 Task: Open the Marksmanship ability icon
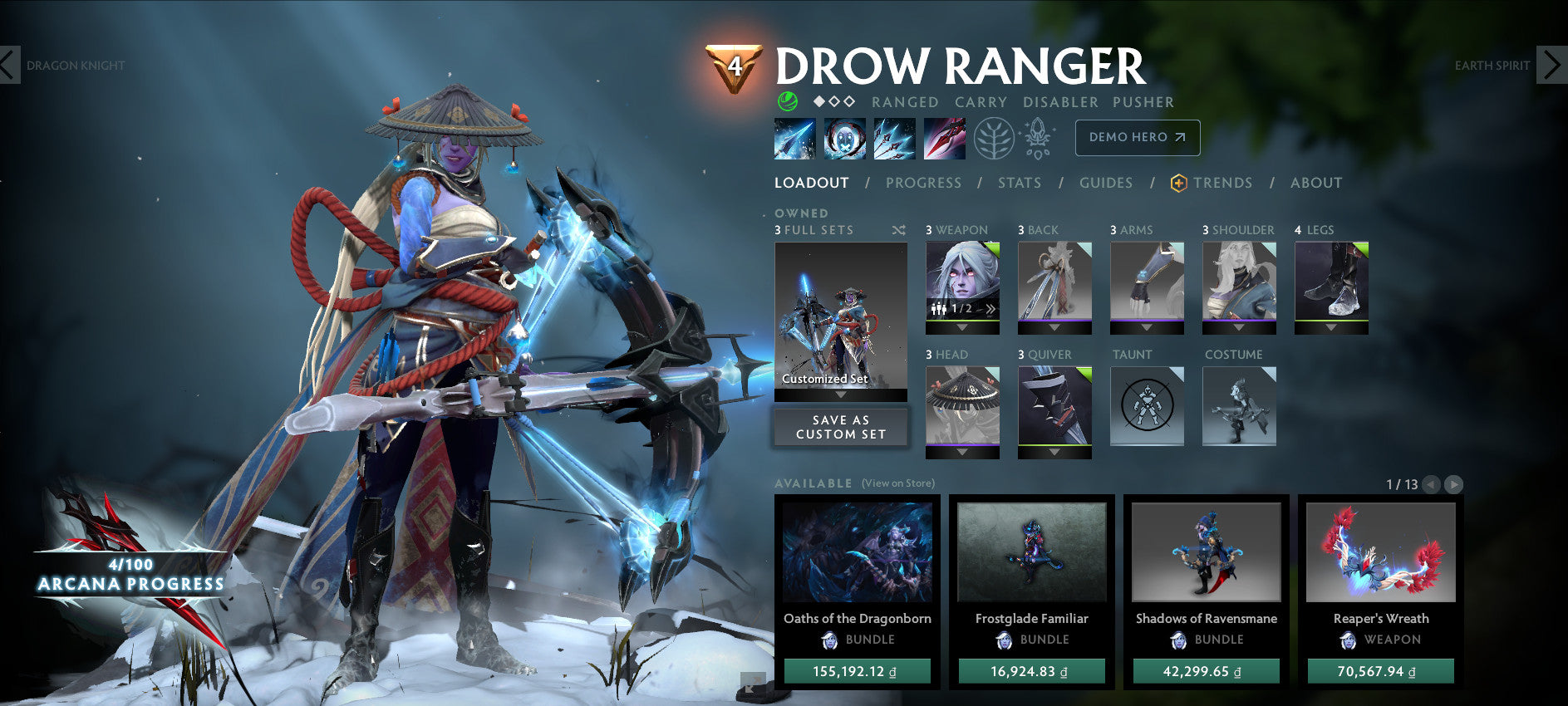tap(944, 138)
